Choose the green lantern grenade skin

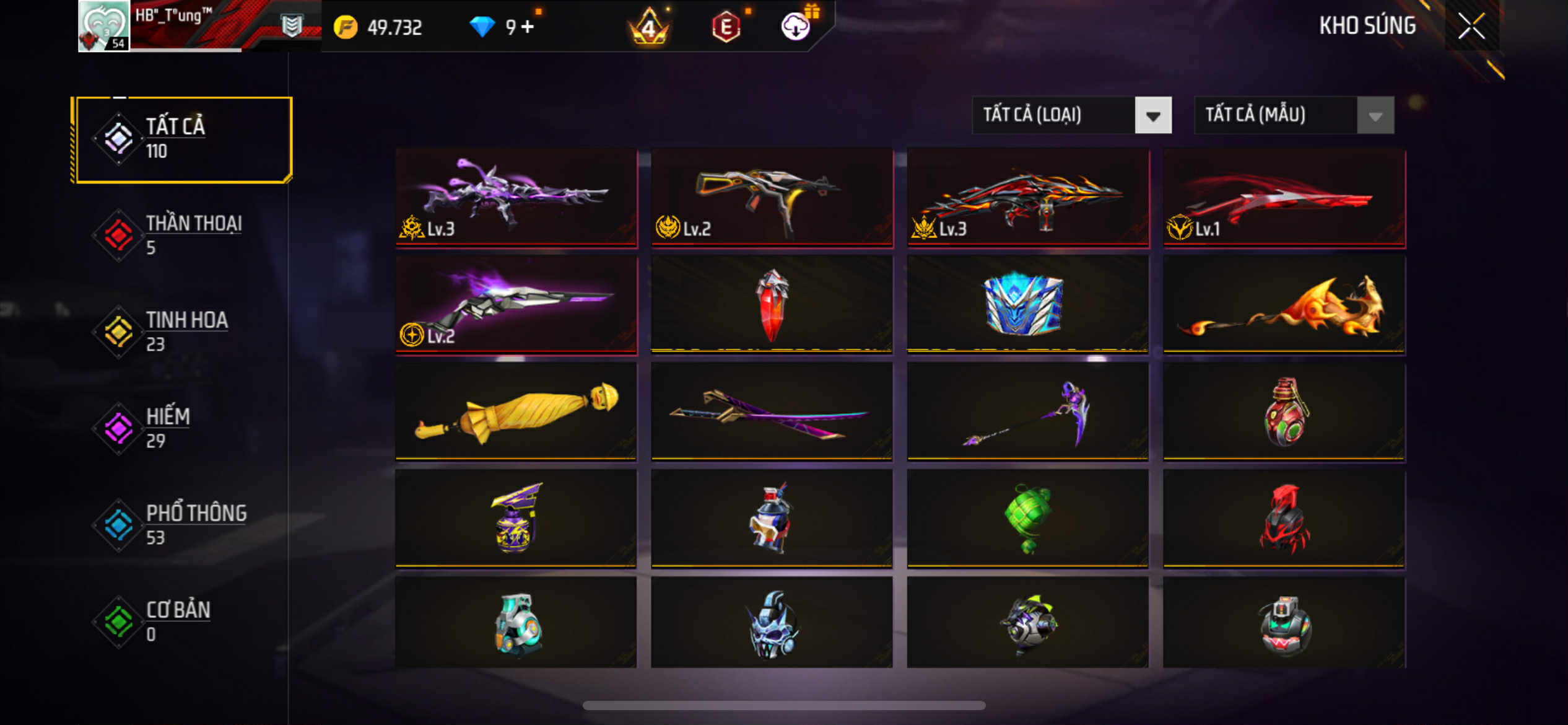(x=1028, y=518)
